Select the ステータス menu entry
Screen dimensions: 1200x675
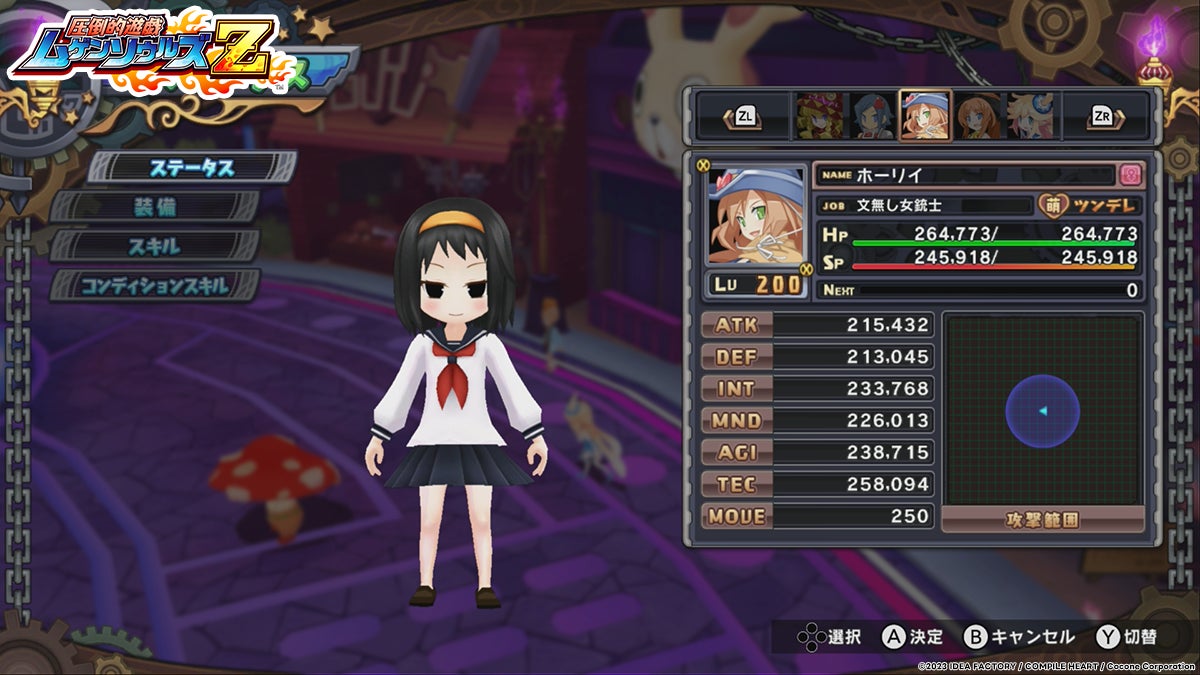(192, 168)
